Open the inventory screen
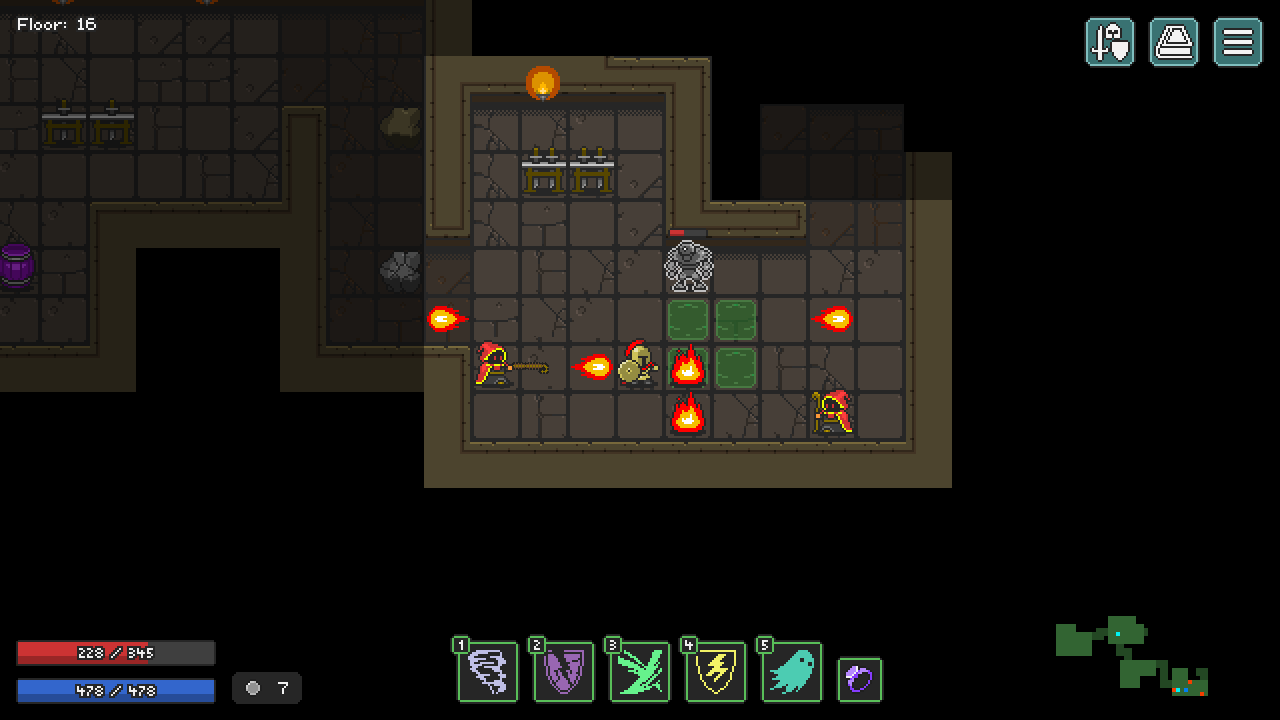Viewport: 1280px width, 720px height. coord(1174,43)
